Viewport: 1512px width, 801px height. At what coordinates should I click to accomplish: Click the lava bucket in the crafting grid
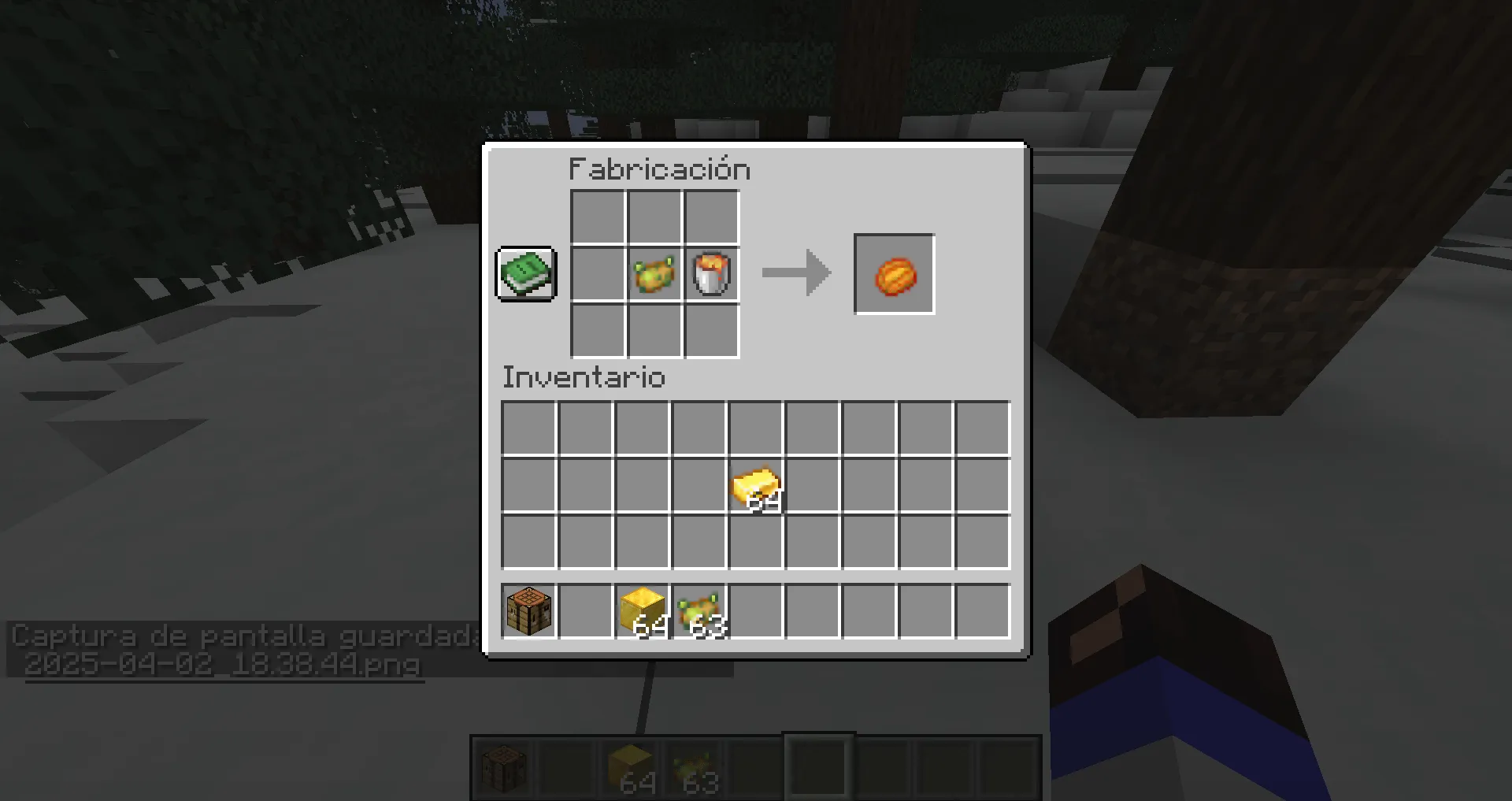point(711,275)
